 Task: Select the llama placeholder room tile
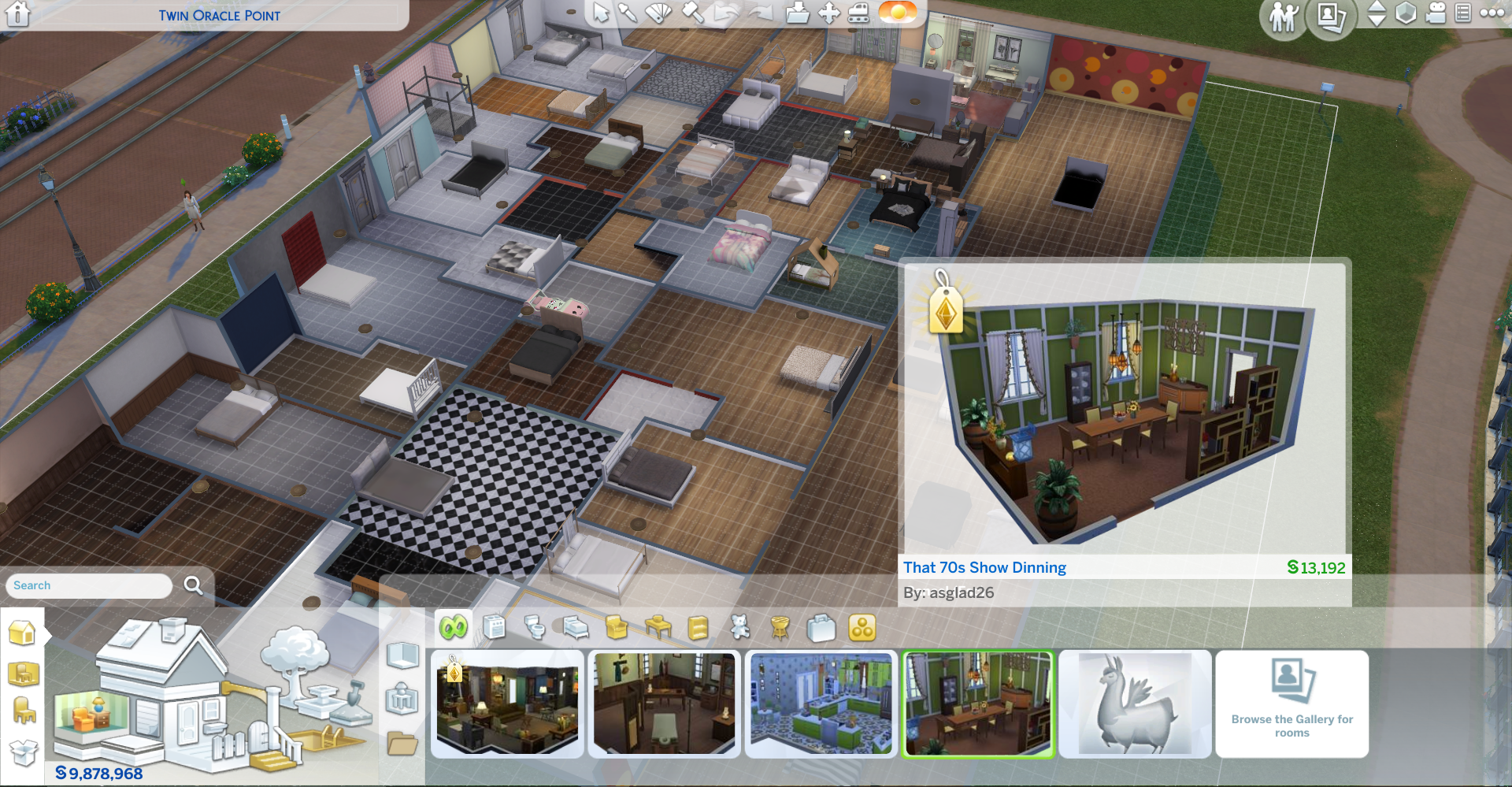1135,703
